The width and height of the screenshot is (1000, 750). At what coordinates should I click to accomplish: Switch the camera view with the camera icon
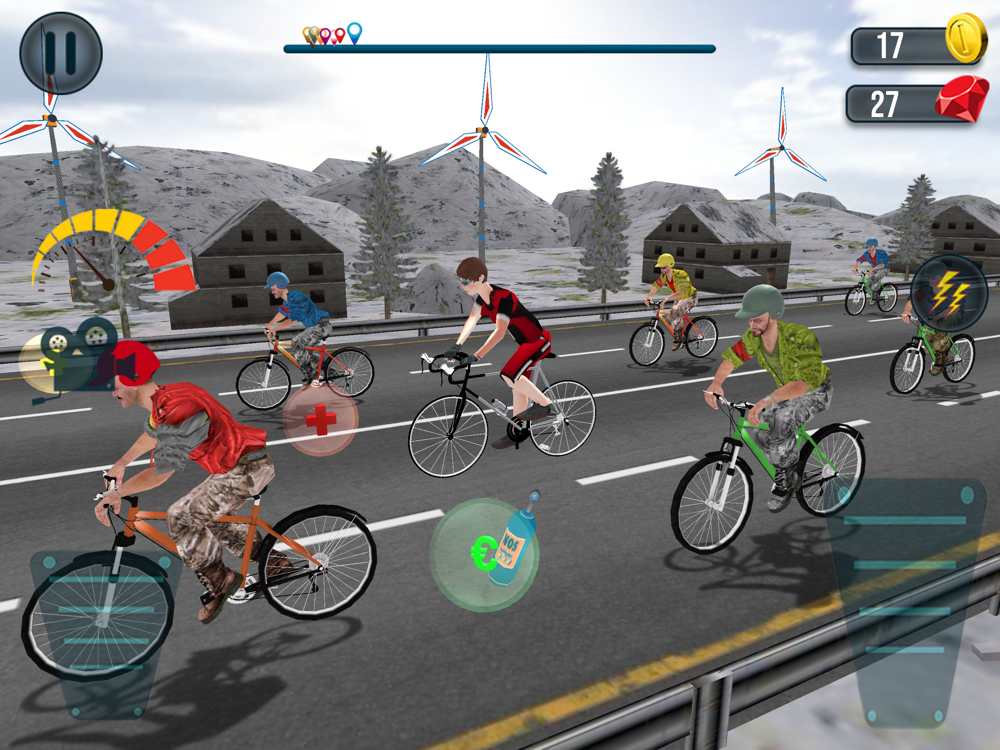[70, 354]
